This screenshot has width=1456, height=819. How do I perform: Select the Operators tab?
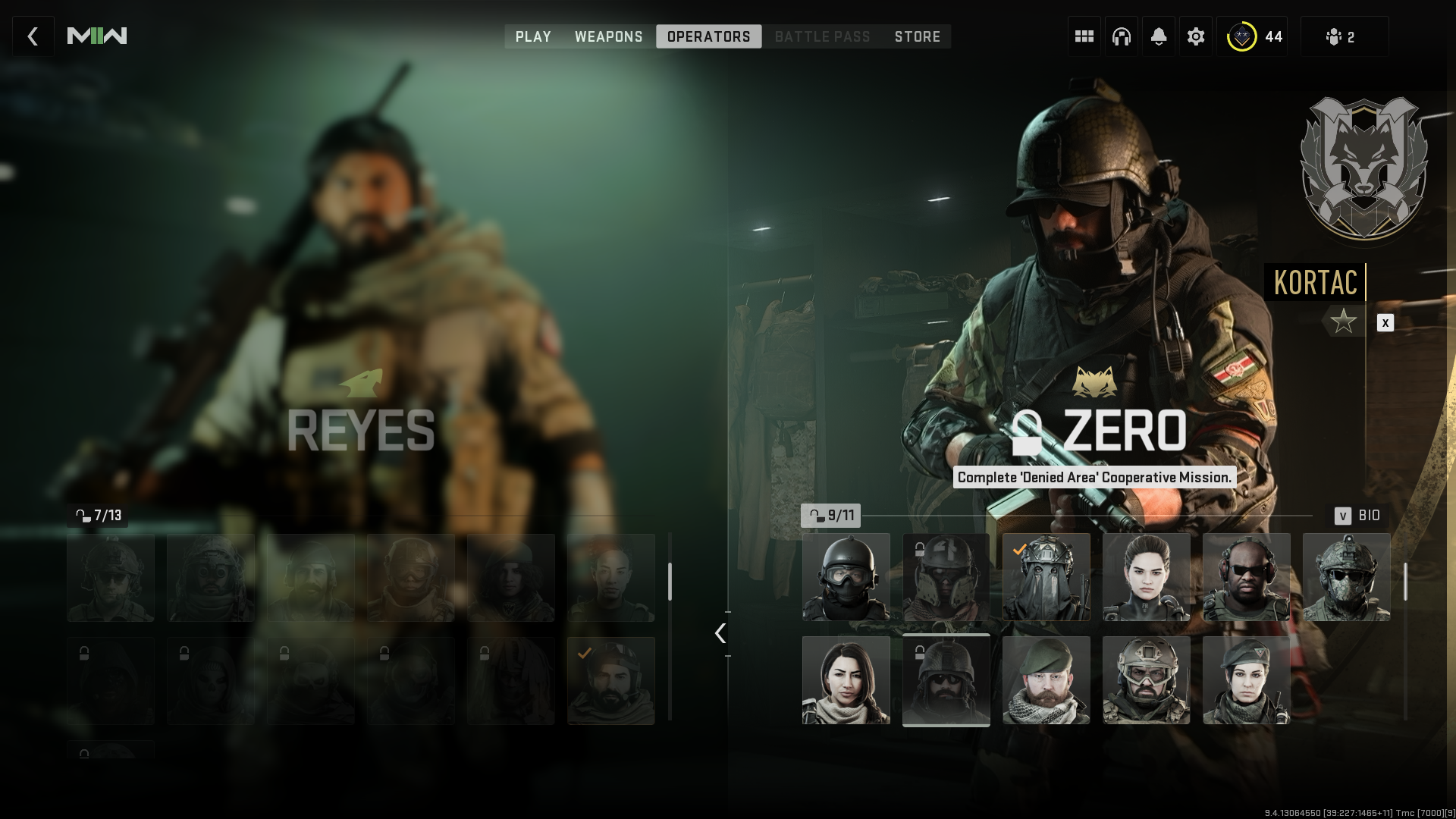coord(708,36)
